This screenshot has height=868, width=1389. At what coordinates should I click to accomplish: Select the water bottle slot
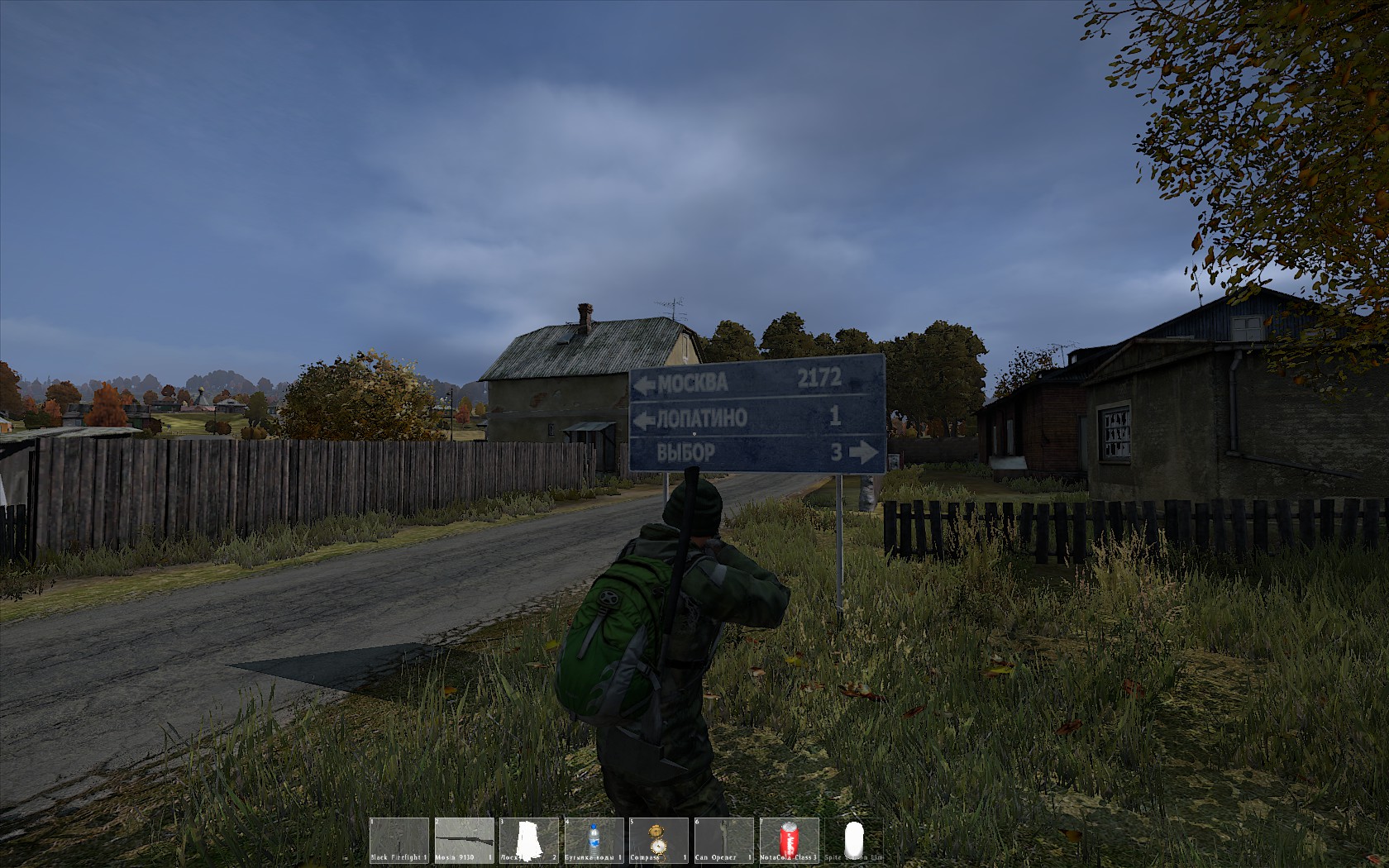594,841
